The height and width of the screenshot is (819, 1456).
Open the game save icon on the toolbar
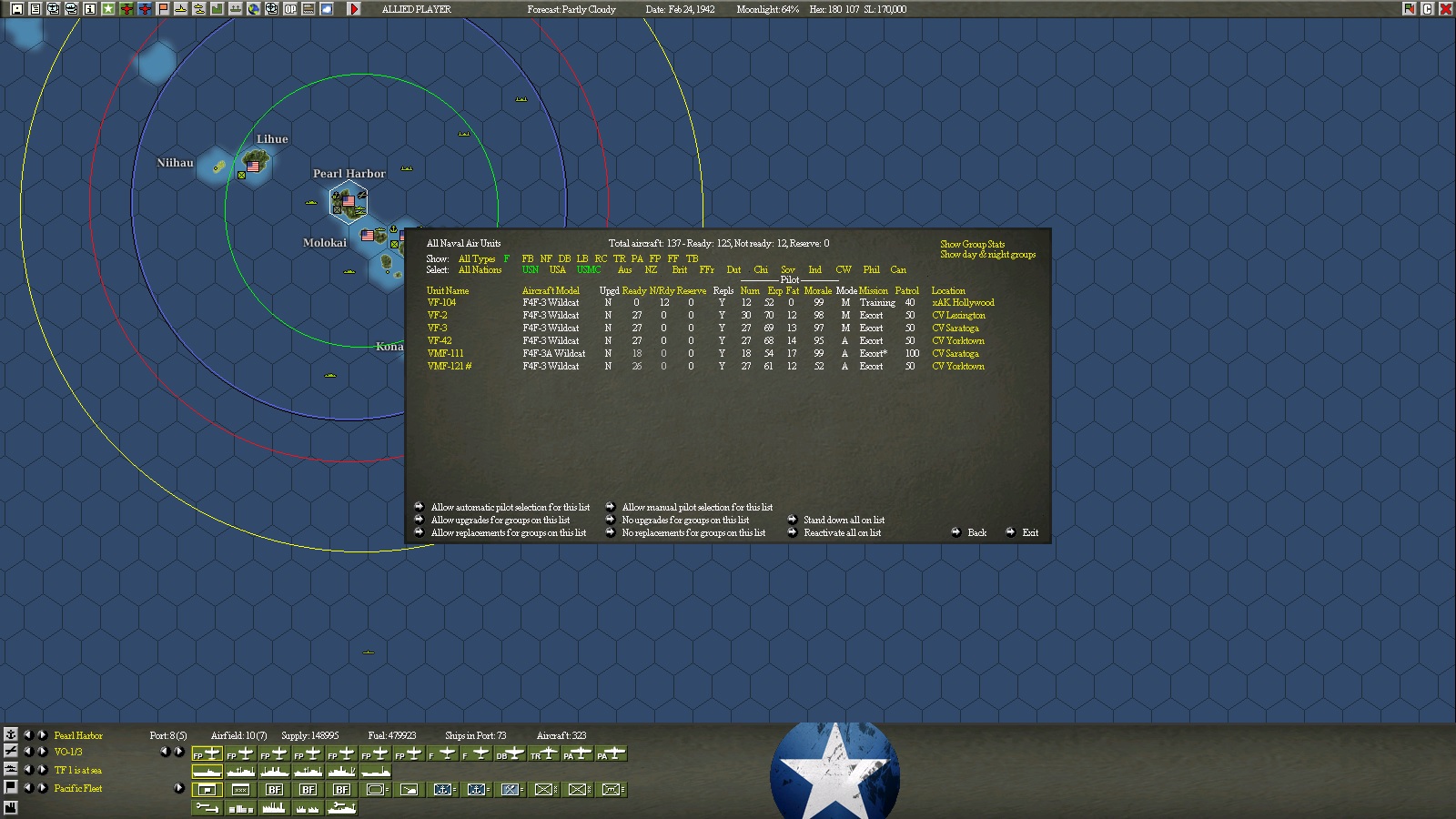[x=17, y=9]
